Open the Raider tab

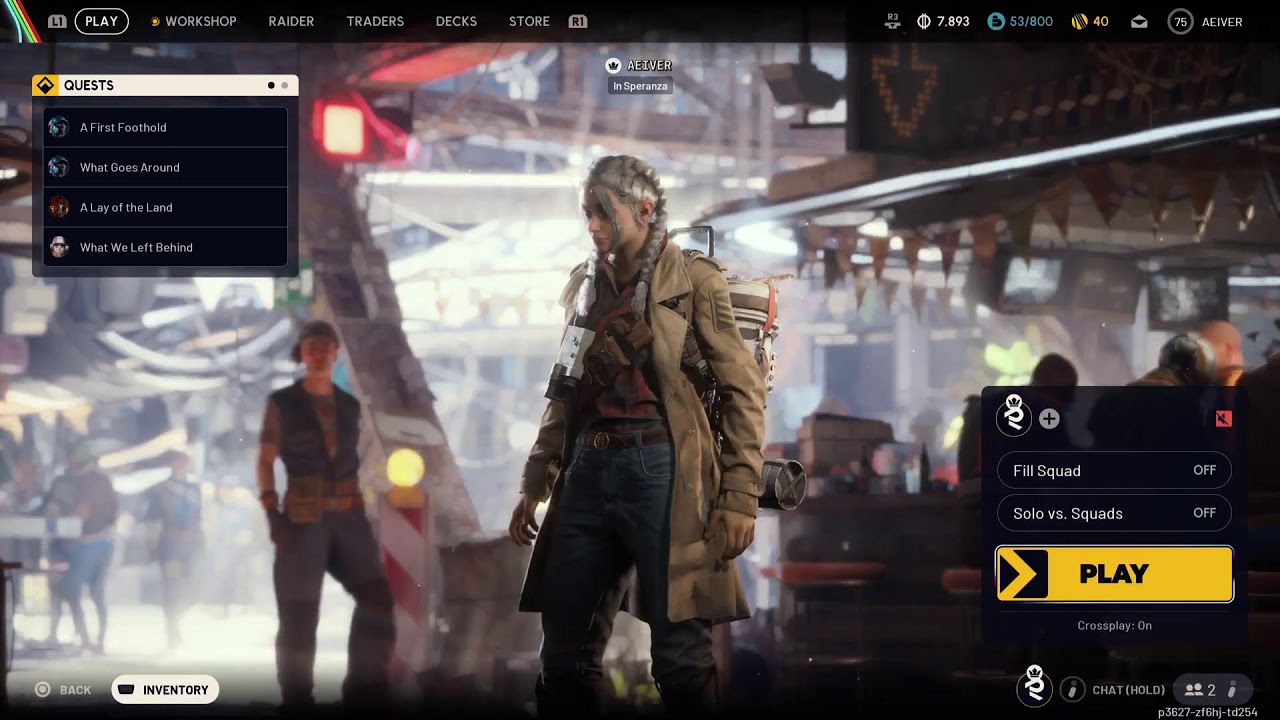tap(291, 21)
